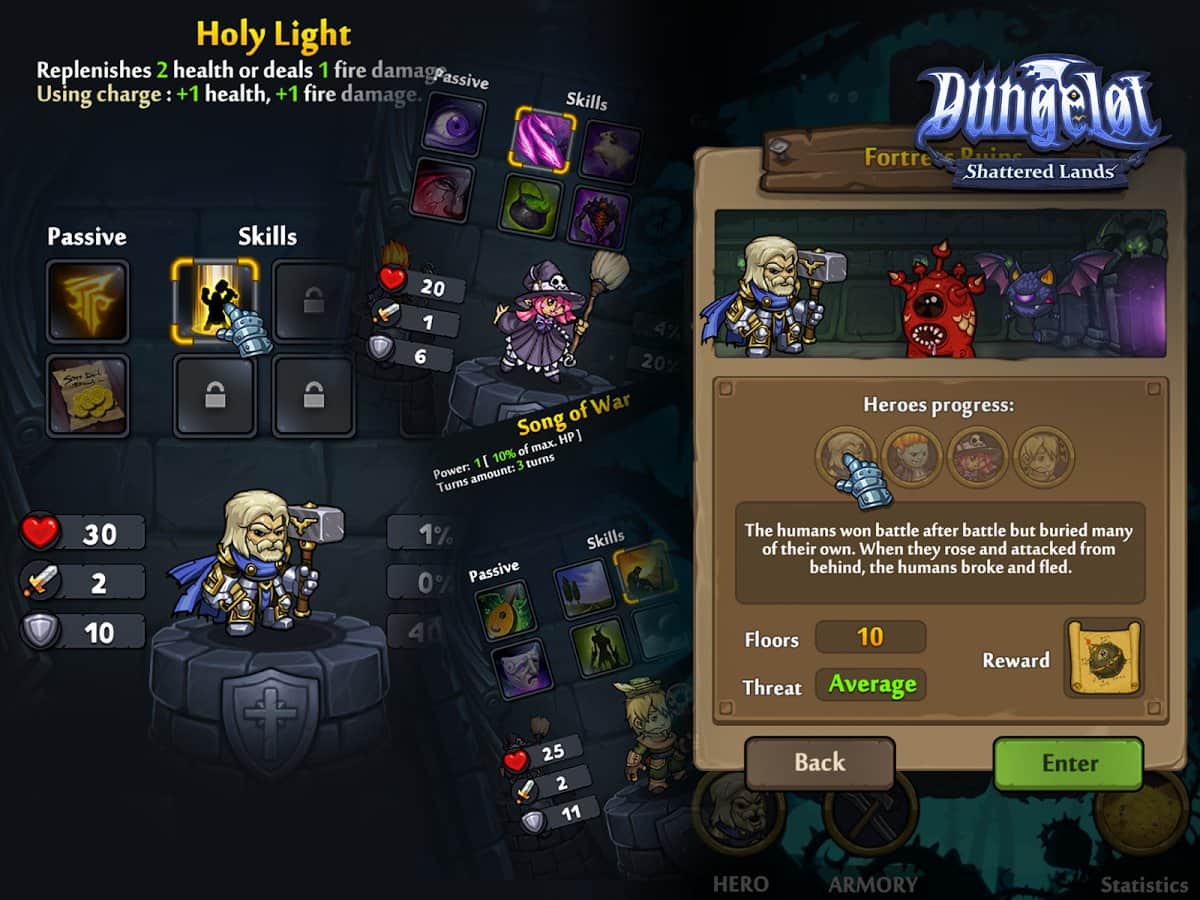Choose the golden rune passive ability
Image resolution: width=1200 pixels, height=900 pixels.
(x=87, y=301)
